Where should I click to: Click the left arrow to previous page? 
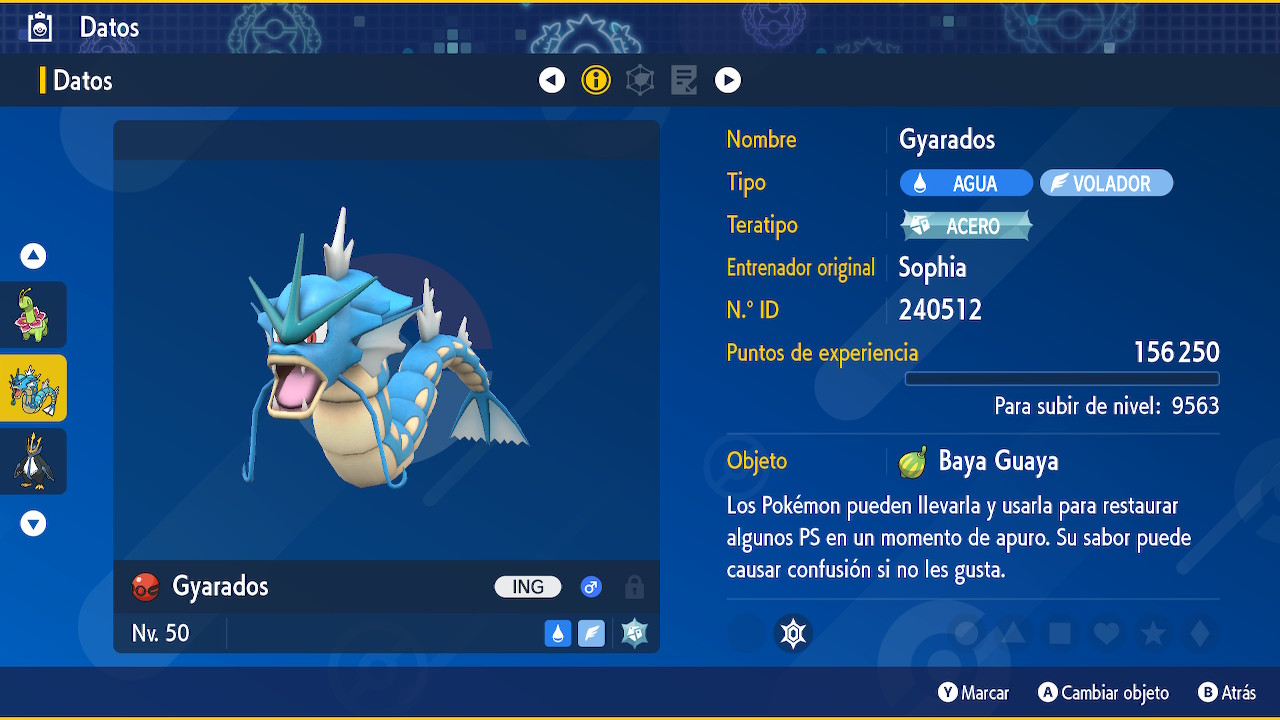(552, 80)
